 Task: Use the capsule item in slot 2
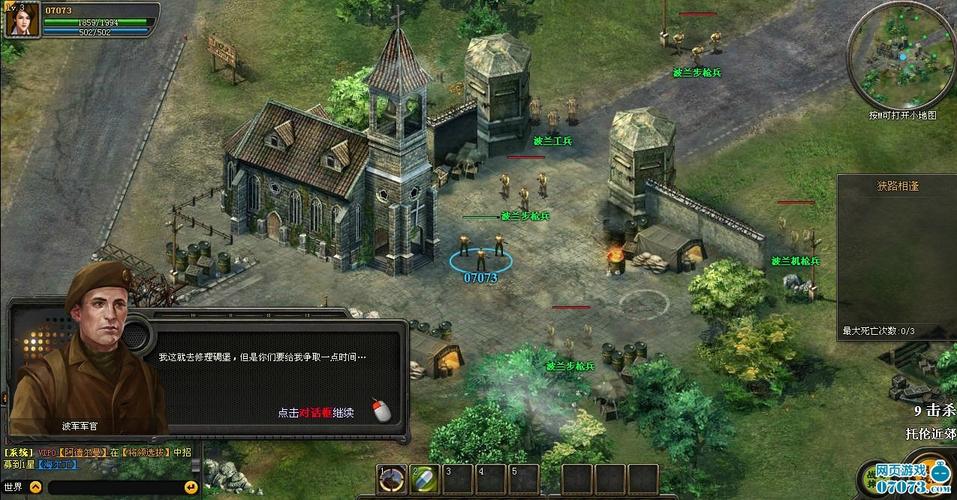click(425, 479)
